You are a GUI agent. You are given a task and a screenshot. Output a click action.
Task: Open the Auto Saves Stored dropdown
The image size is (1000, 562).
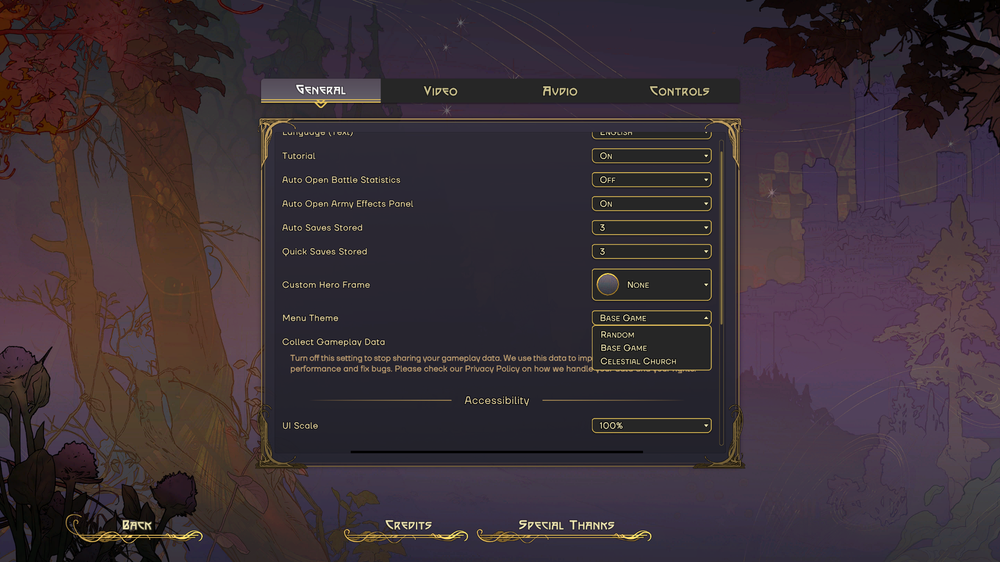point(651,228)
